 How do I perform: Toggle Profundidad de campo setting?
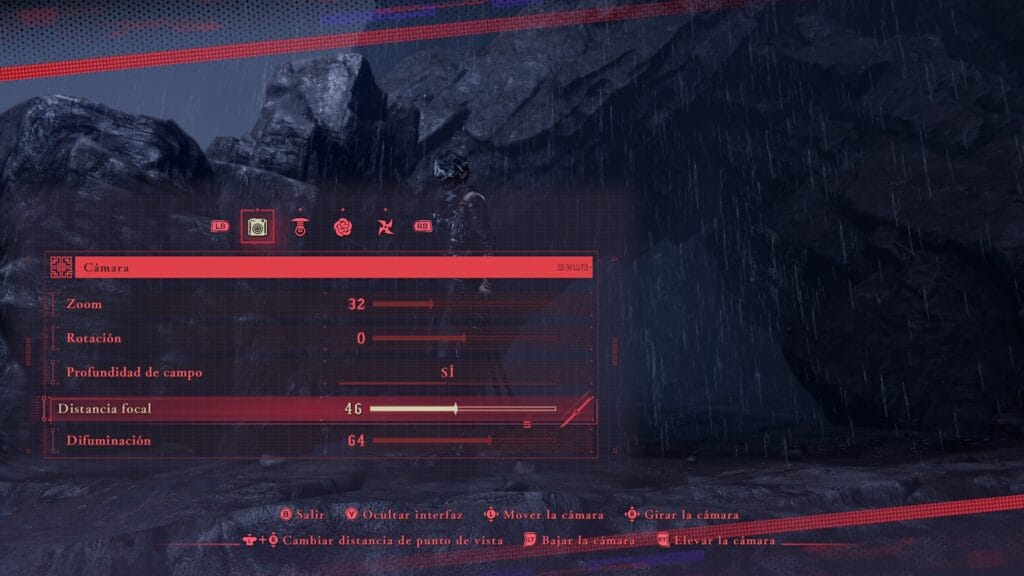(447, 372)
